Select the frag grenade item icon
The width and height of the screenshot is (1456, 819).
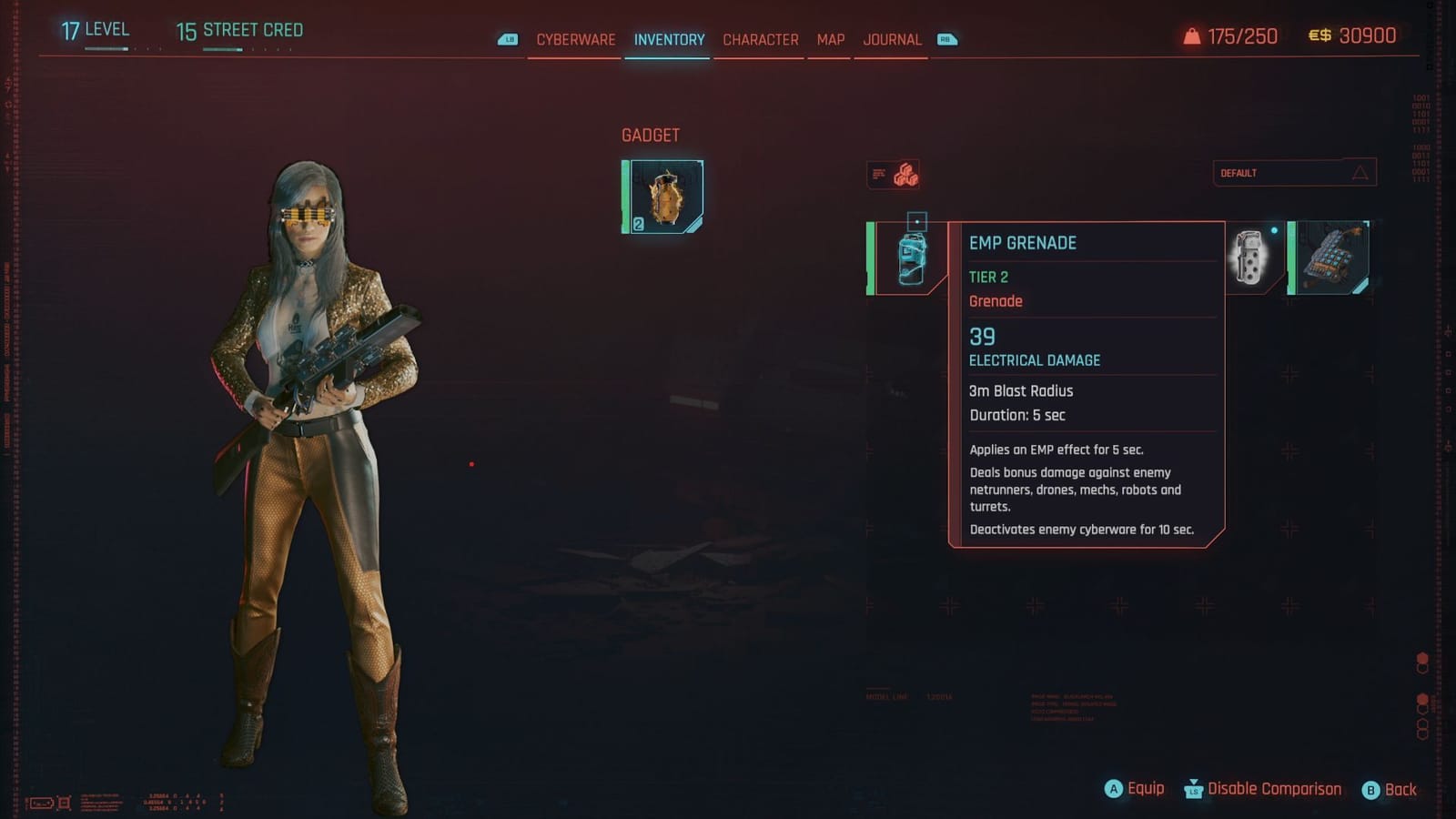click(1250, 261)
